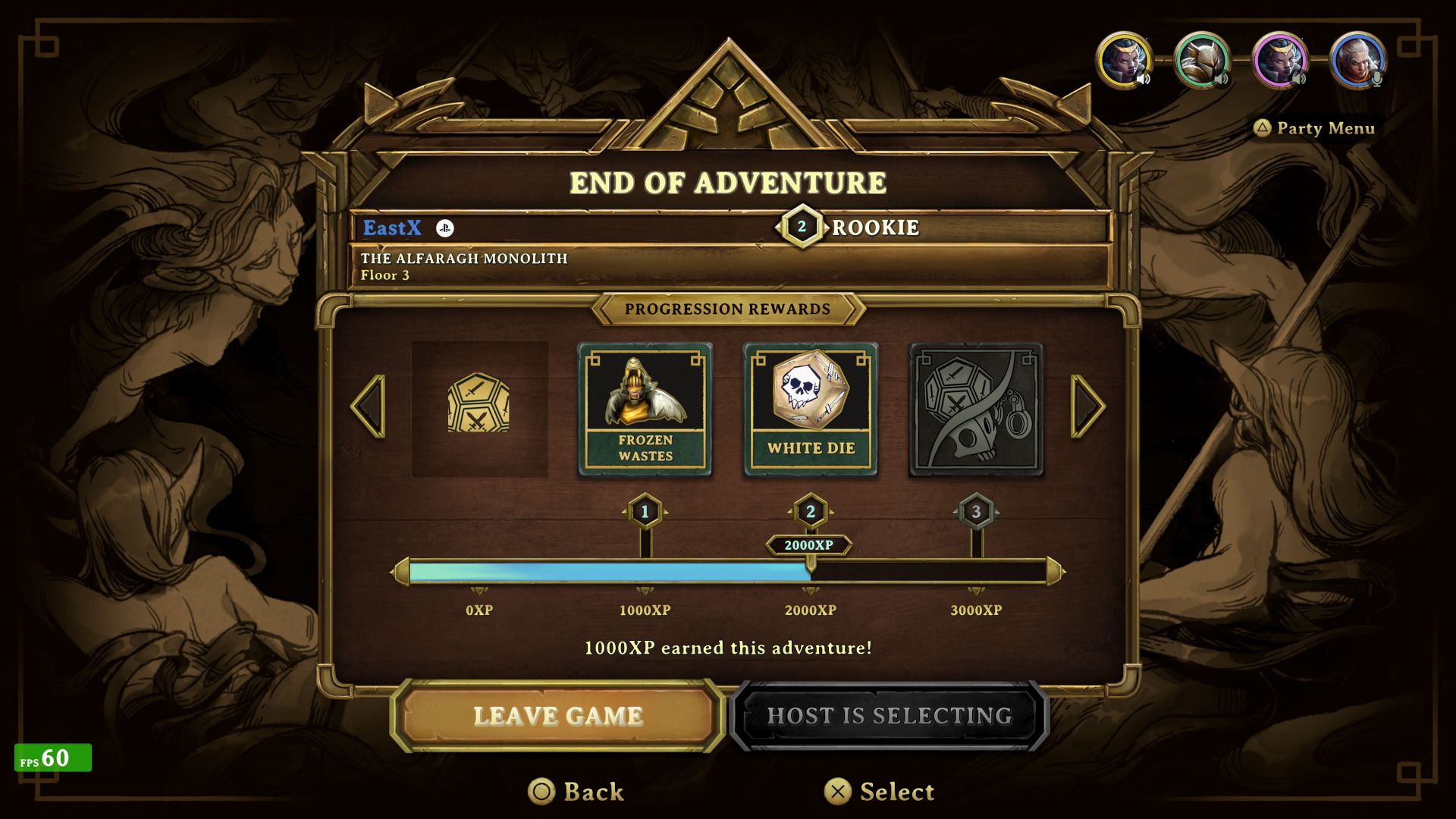Select the locked grey skull reward card
Viewport: 1456px width, 819px height.
tap(976, 409)
